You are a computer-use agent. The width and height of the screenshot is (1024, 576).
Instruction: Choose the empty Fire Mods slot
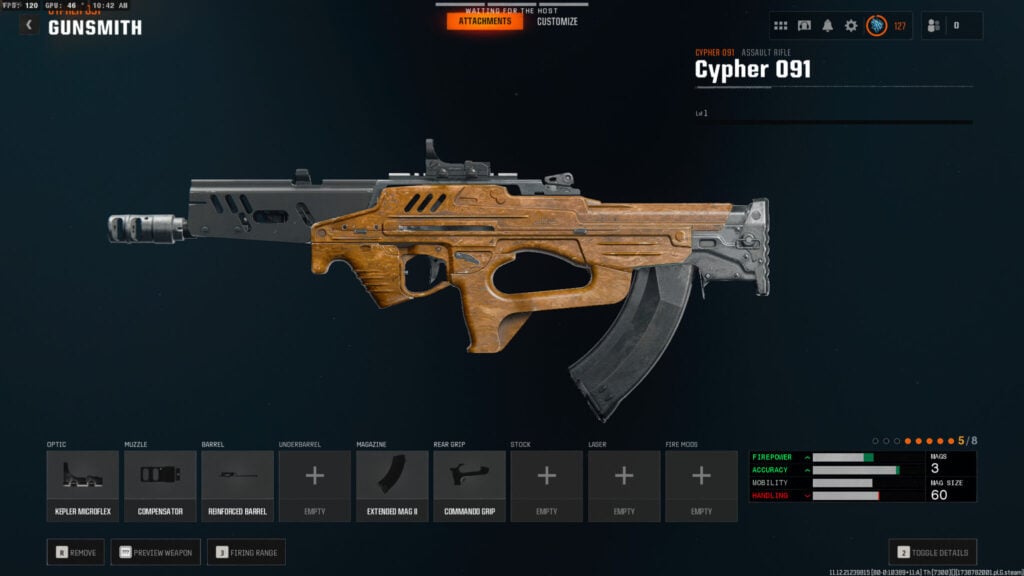[701, 486]
